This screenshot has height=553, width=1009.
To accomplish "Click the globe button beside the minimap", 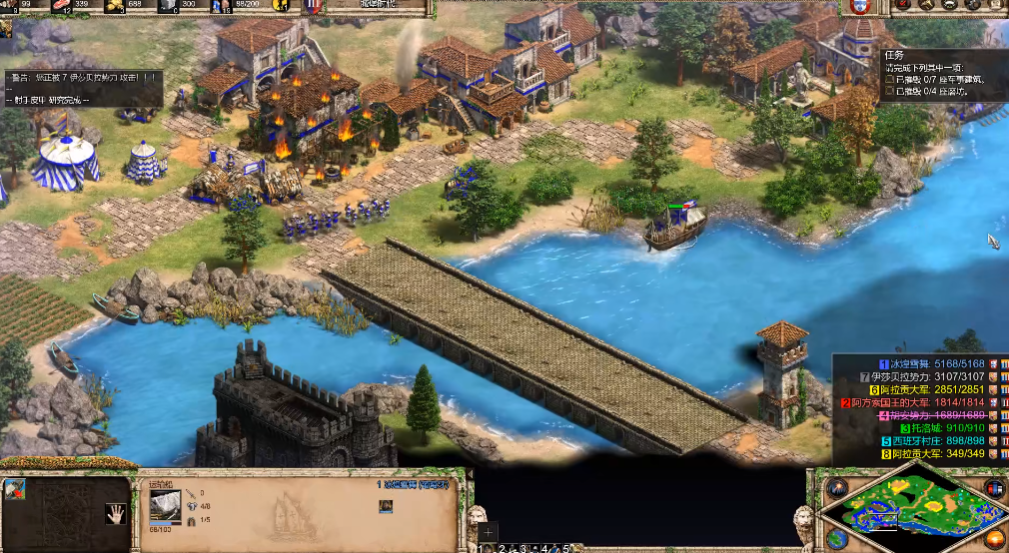I will click(837, 541).
